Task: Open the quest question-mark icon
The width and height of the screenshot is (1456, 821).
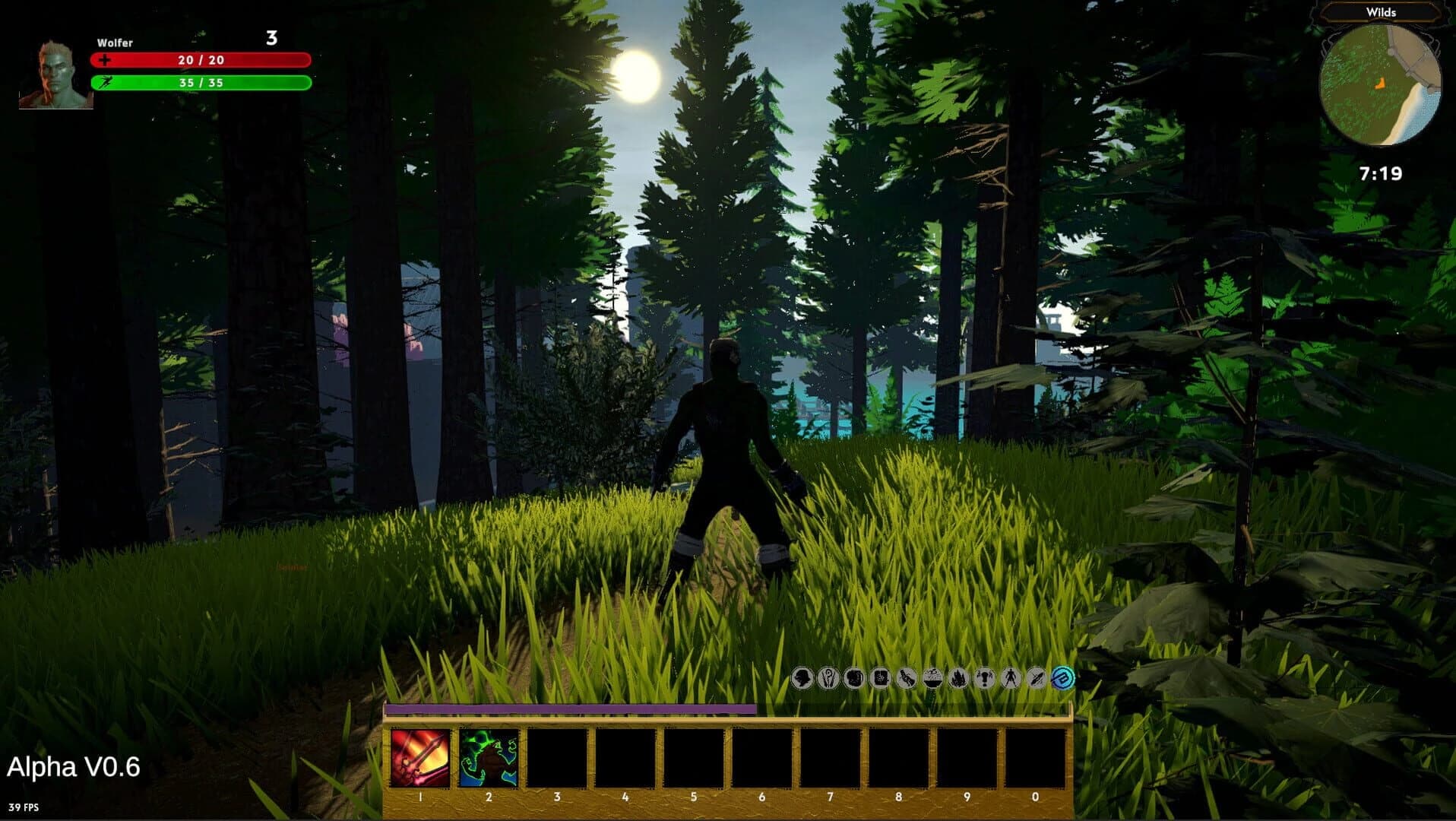Action: point(984,679)
